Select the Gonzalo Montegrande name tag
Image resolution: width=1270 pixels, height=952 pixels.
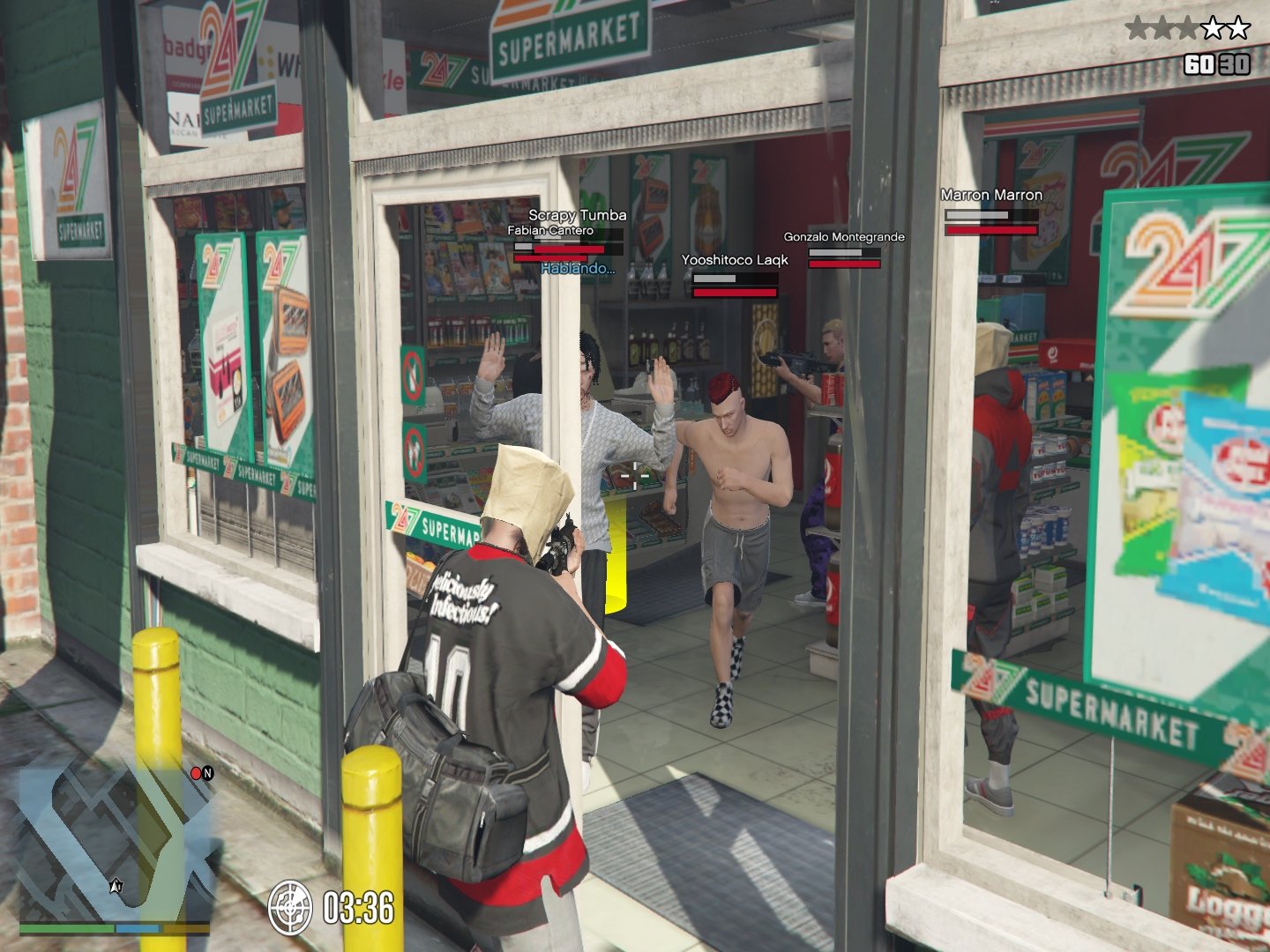click(x=844, y=236)
